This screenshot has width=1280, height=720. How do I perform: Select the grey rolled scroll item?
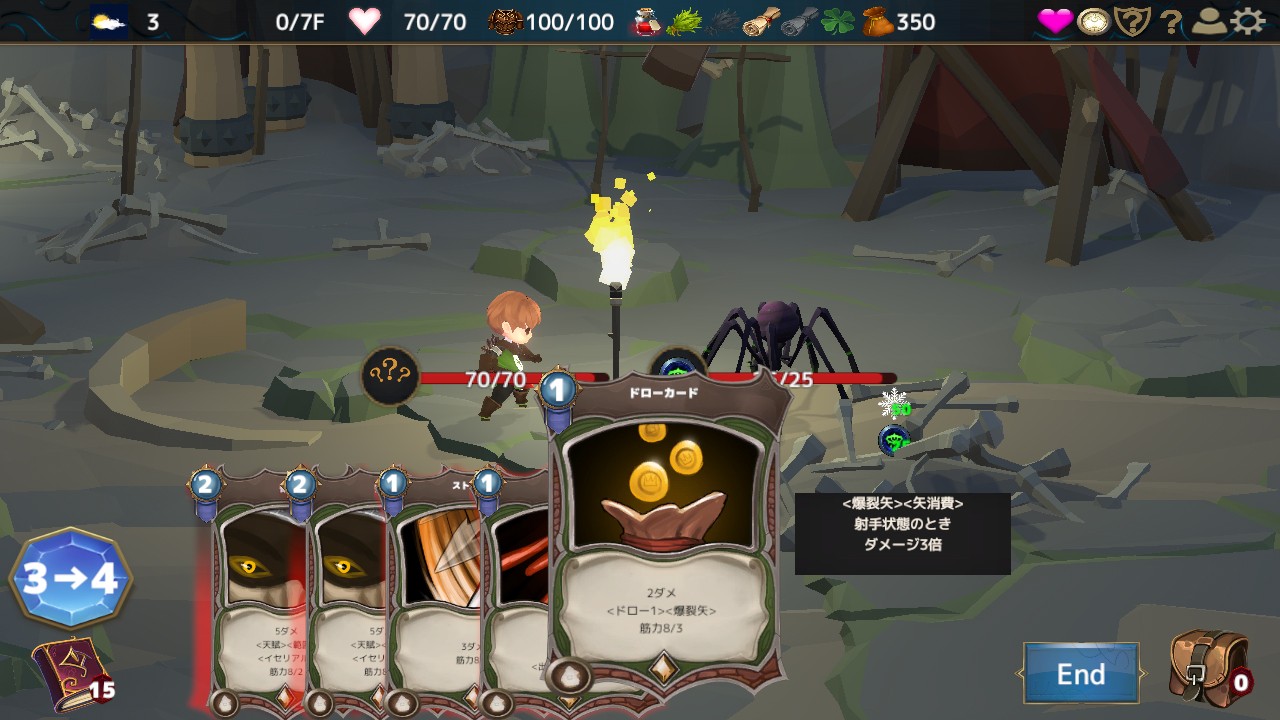(800, 21)
